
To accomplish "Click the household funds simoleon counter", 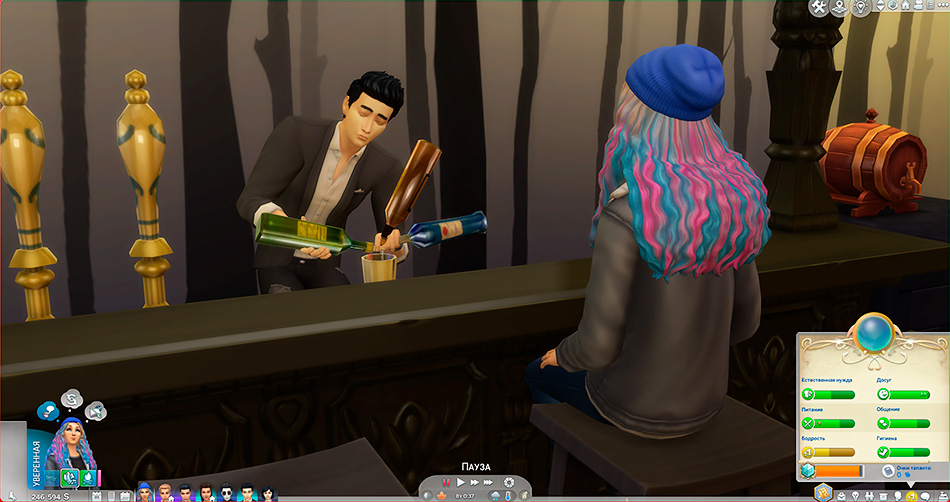I will pyautogui.click(x=50, y=496).
